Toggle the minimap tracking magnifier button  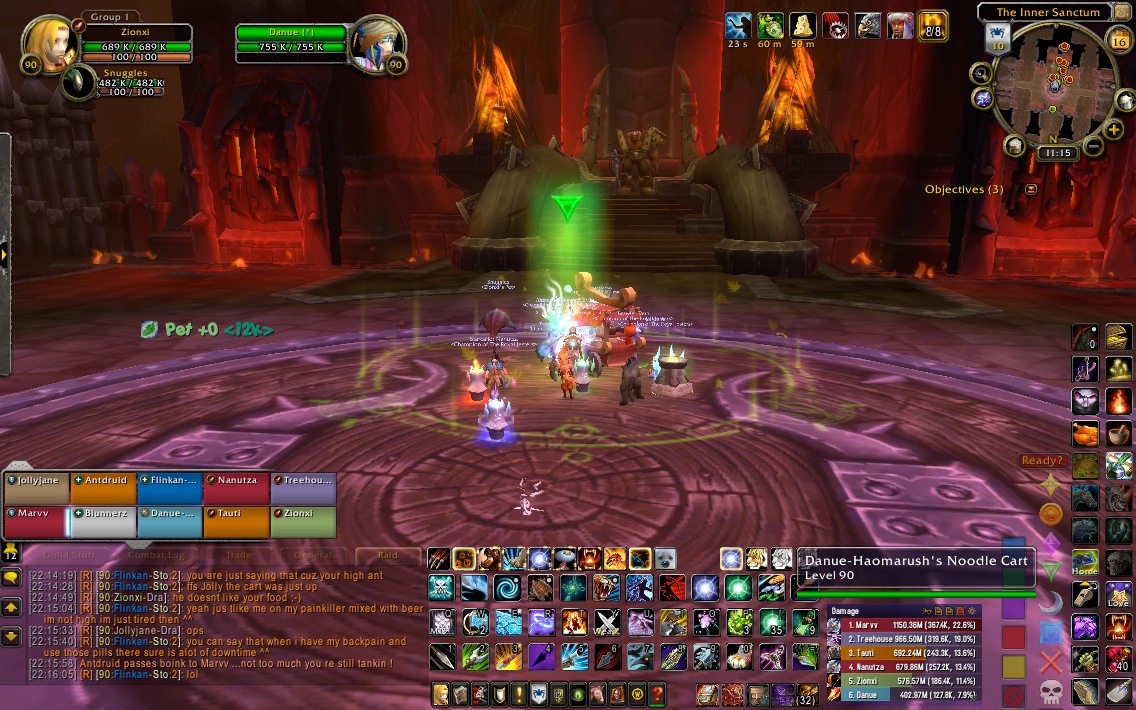click(980, 73)
